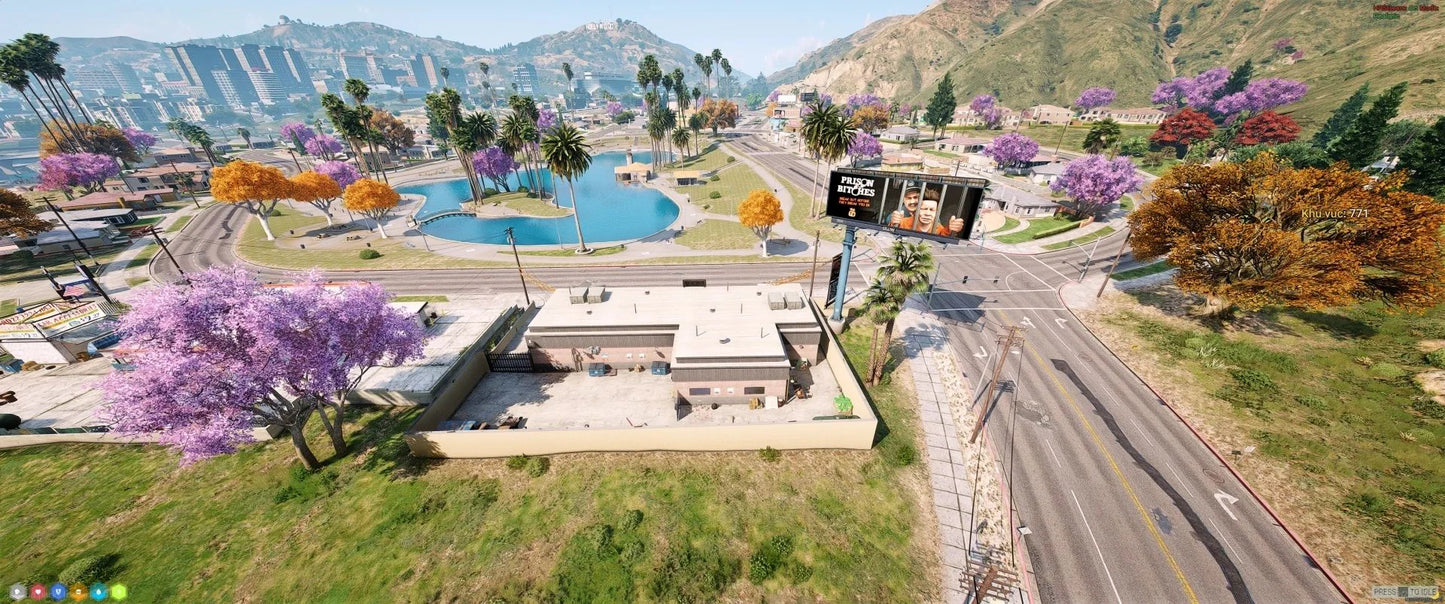
Task: Select the lime green hexagon status icon
Action: tap(118, 592)
